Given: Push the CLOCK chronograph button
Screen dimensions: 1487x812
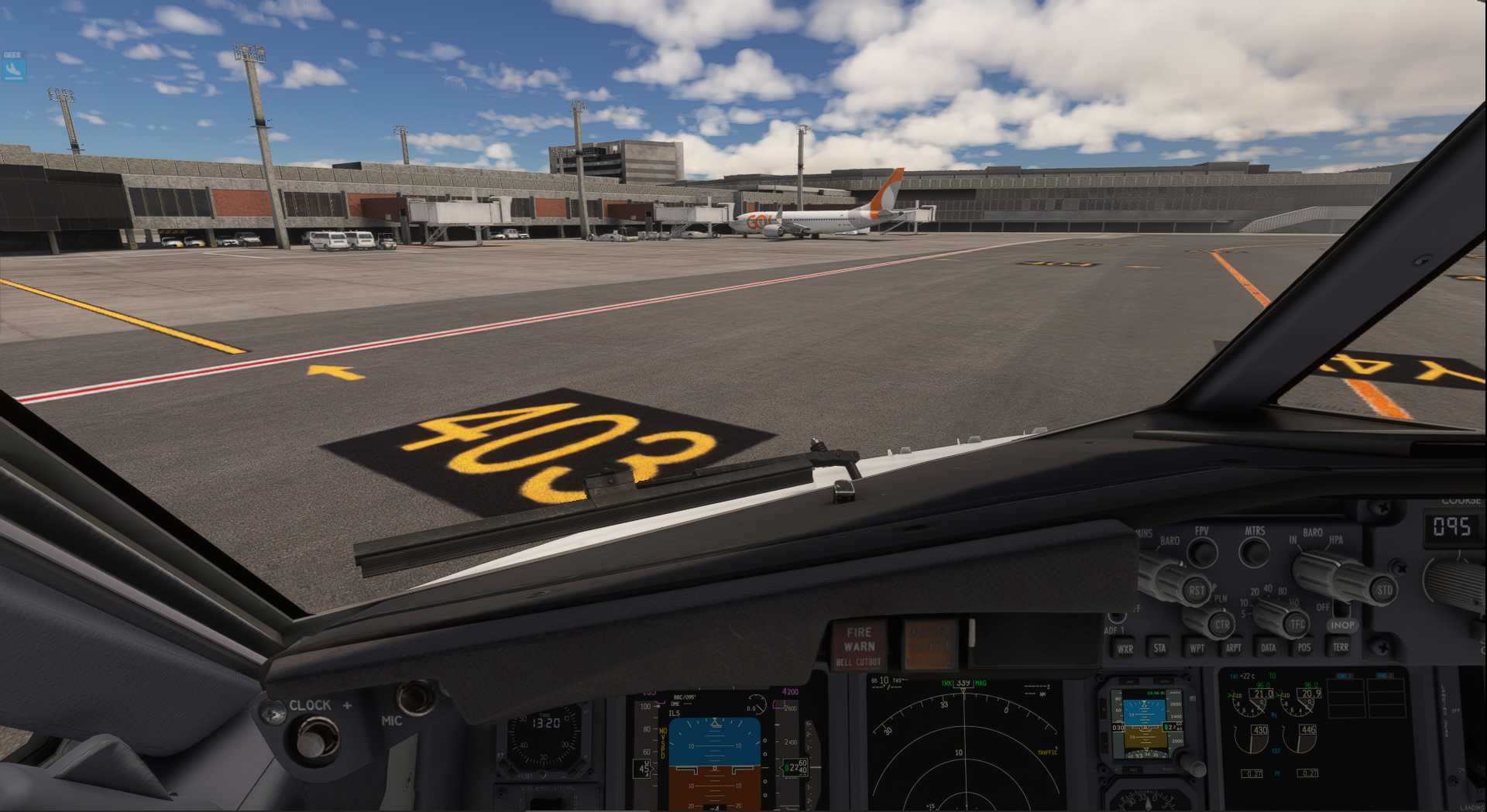Looking at the screenshot, I should tap(312, 738).
